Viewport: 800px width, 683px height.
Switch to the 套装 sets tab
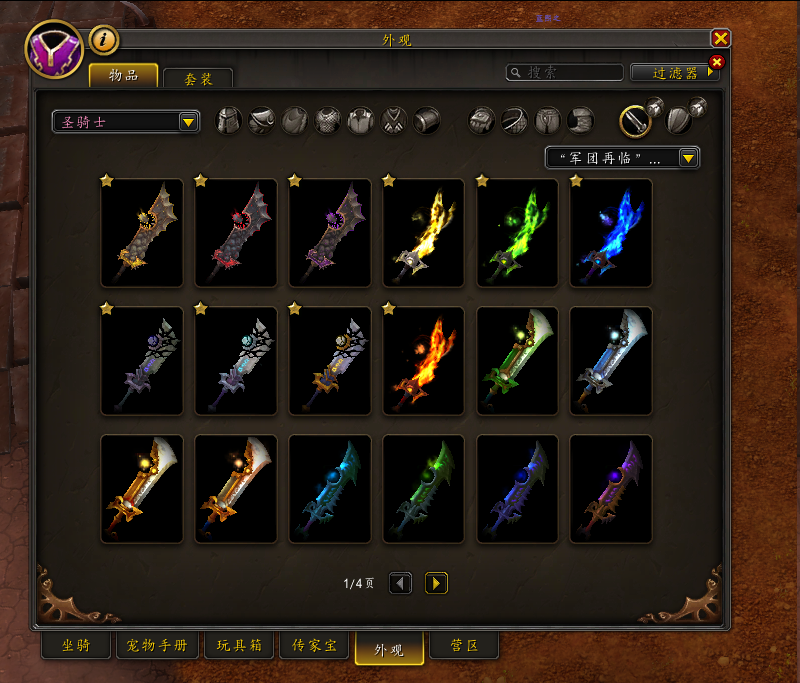click(x=197, y=79)
